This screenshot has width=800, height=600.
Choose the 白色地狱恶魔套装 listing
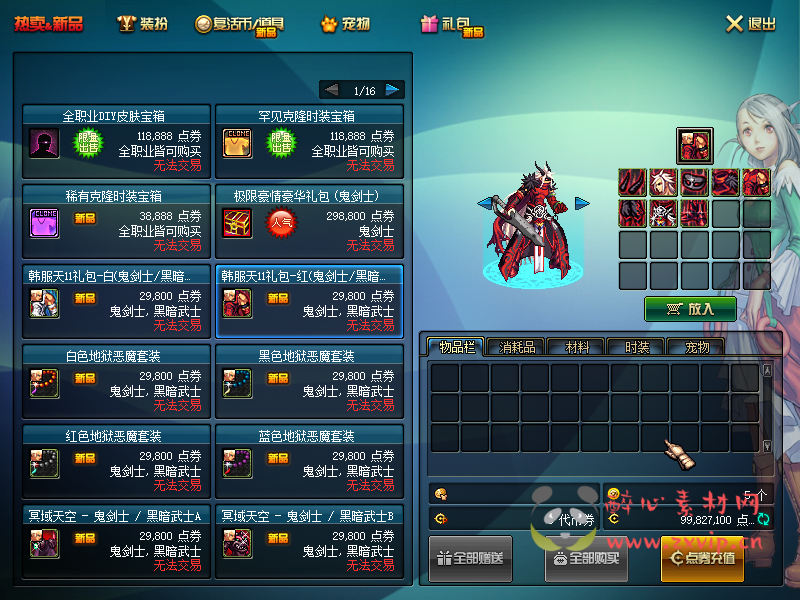click(x=116, y=377)
